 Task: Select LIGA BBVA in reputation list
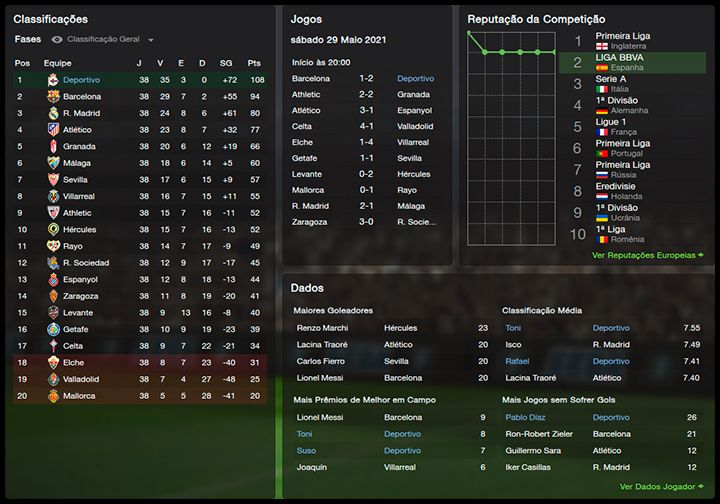[622, 62]
